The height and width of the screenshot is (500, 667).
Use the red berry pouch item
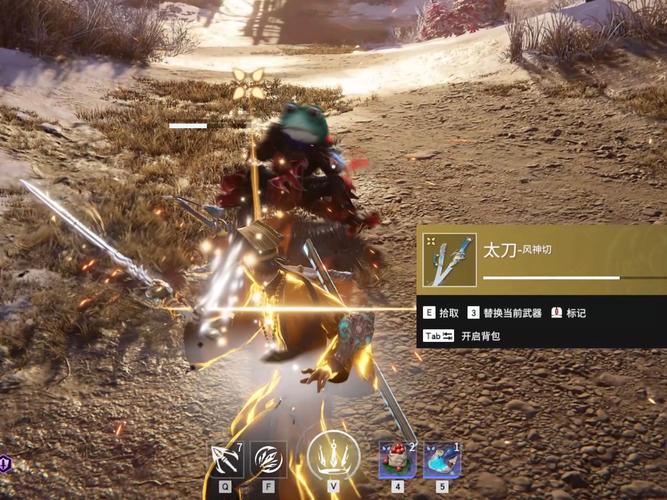397,460
